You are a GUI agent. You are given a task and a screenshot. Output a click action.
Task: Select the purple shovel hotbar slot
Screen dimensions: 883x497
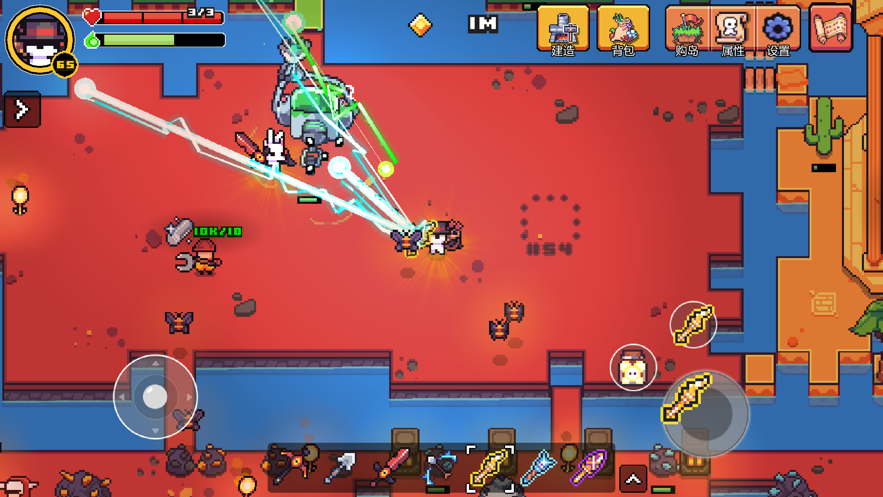pos(587,466)
